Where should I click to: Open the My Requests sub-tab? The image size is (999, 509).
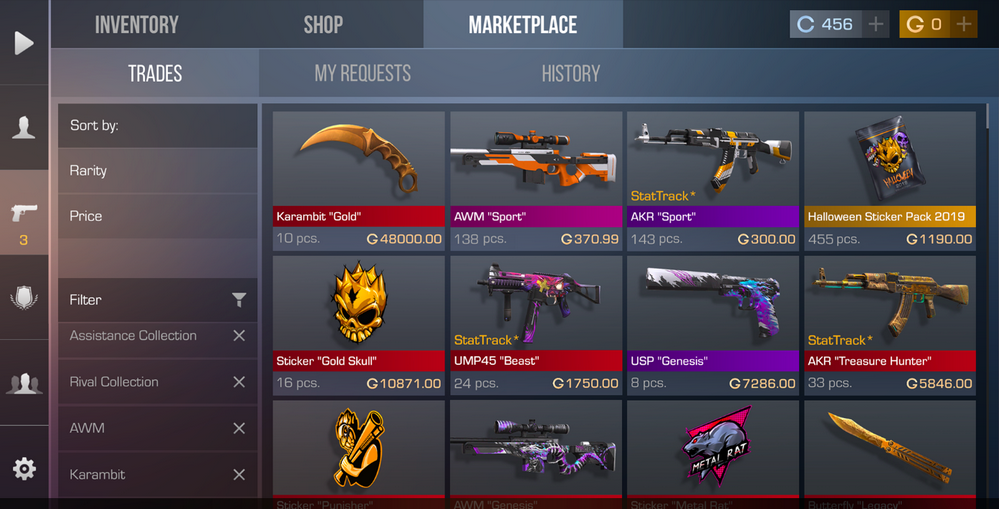pyautogui.click(x=362, y=73)
